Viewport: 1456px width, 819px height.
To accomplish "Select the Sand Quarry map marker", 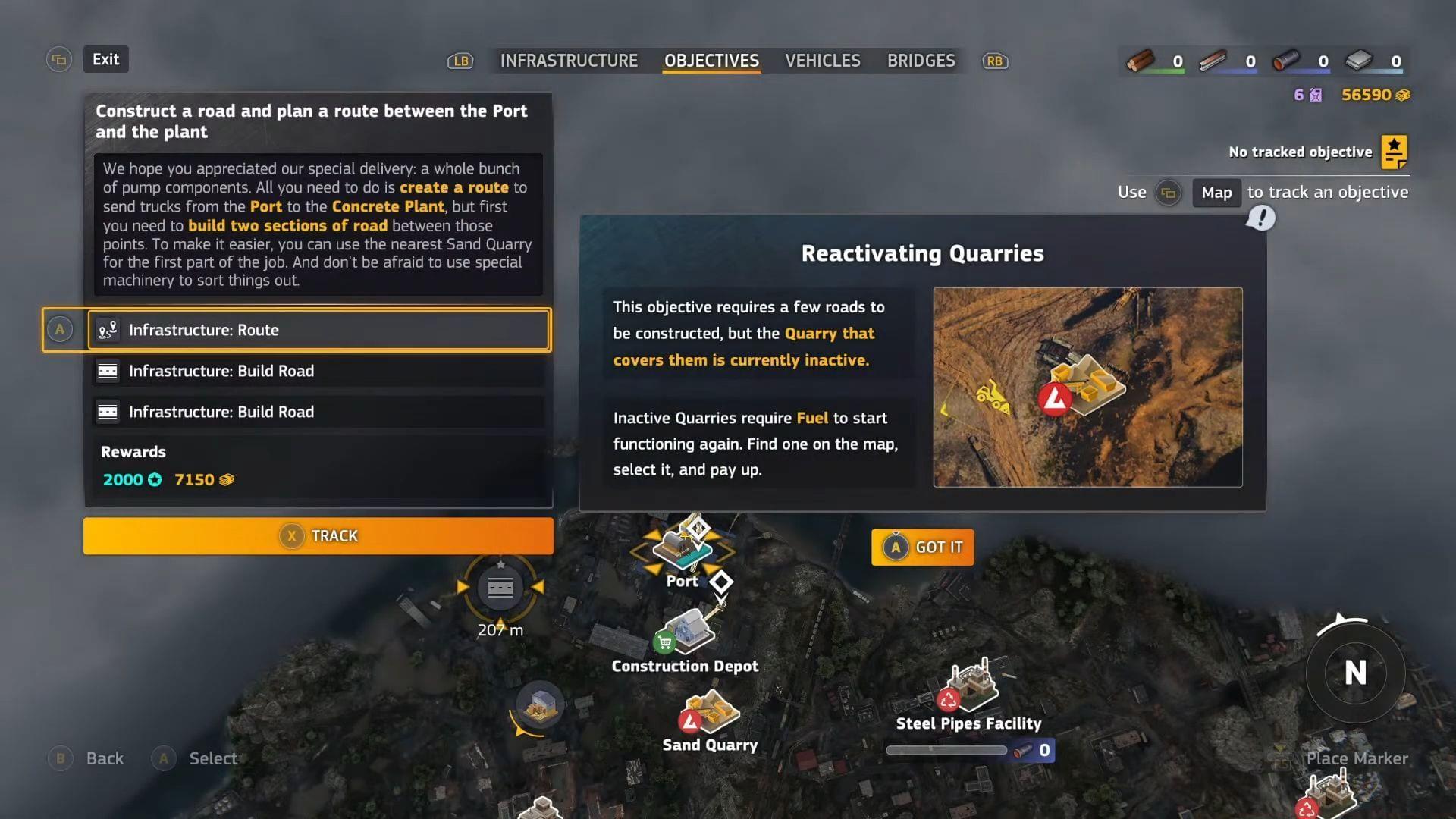I will [710, 713].
